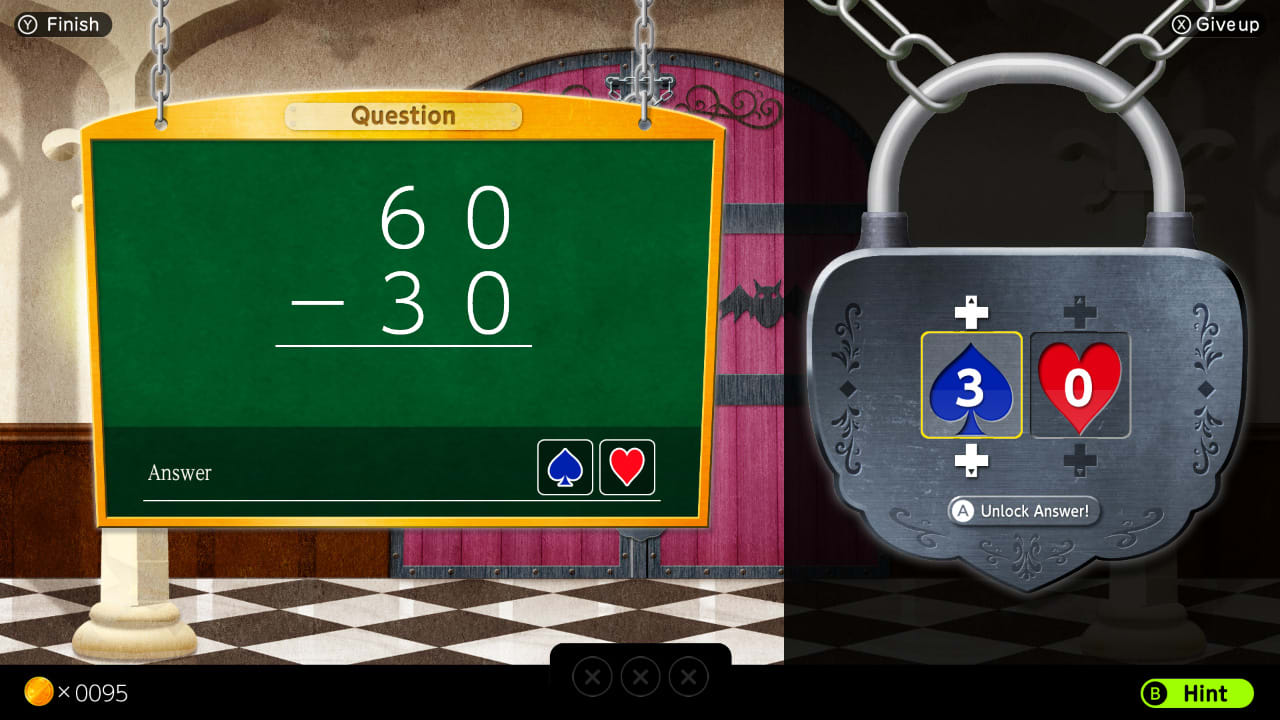Decrement the spade digit with lower plus
The image size is (1280, 720).
[x=971, y=462]
